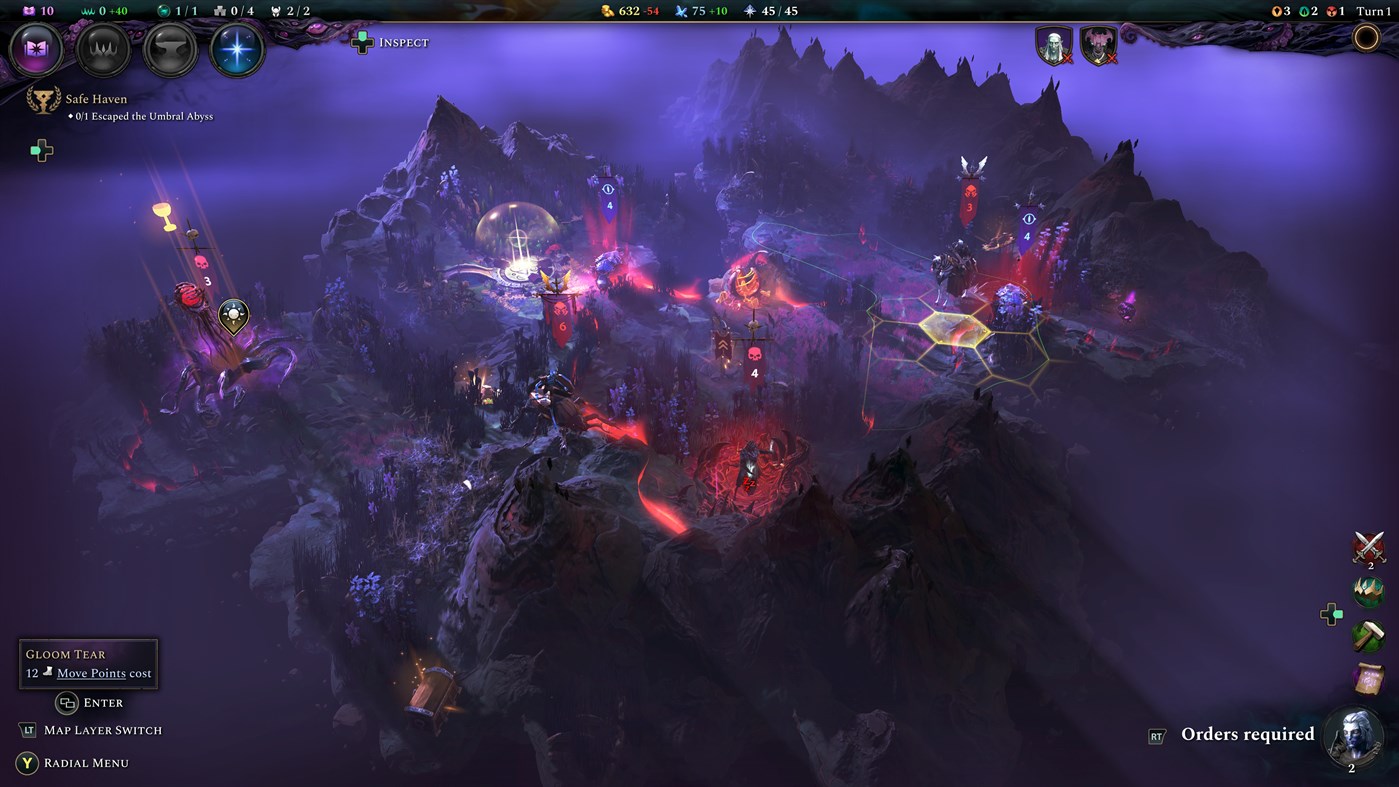This screenshot has width=1399, height=787.
Task: Click the gold counter showing 632
Action: [x=631, y=11]
